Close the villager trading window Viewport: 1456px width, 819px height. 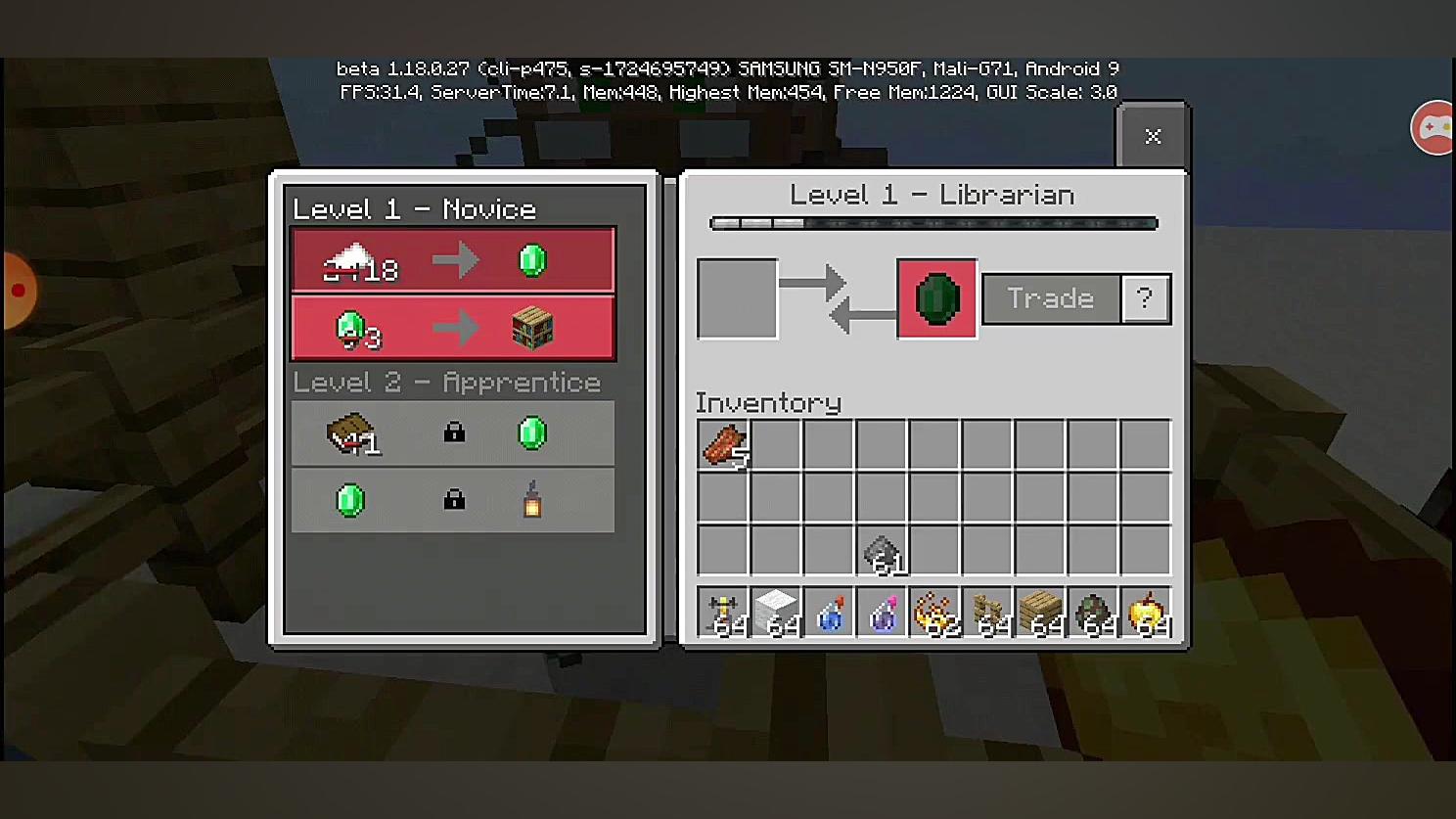click(x=1153, y=136)
